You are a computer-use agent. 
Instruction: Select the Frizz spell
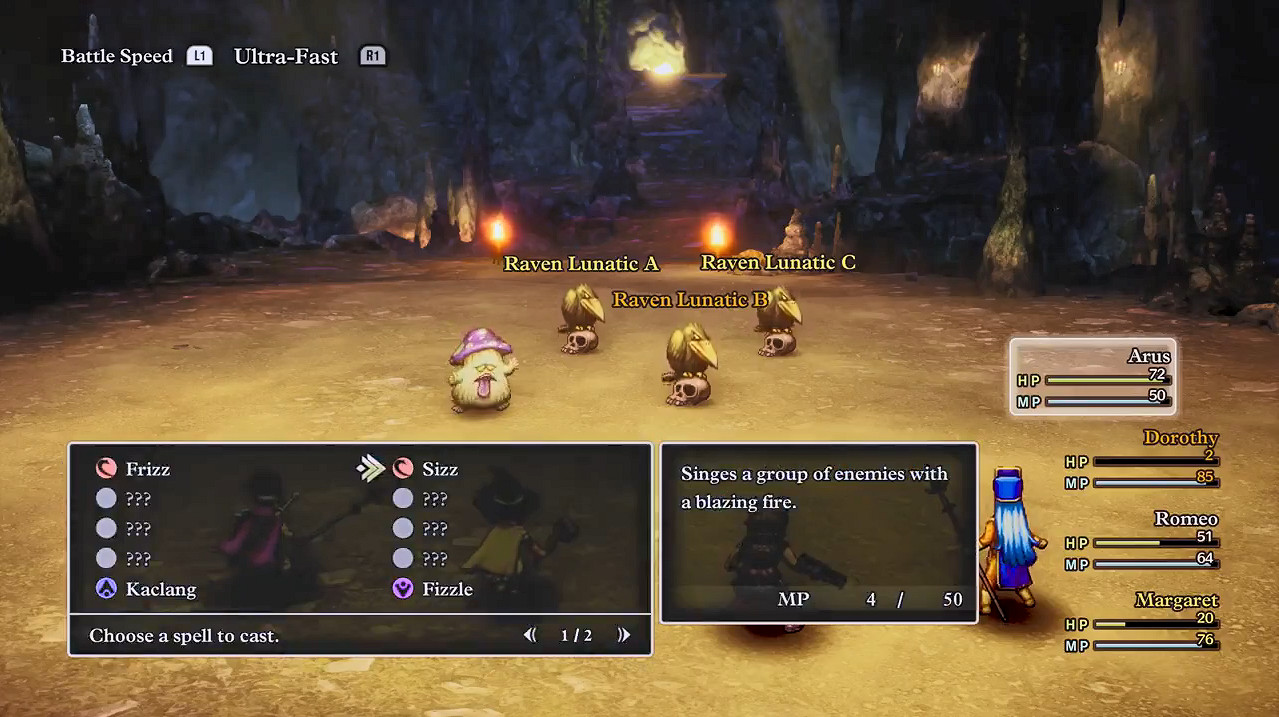(x=147, y=469)
